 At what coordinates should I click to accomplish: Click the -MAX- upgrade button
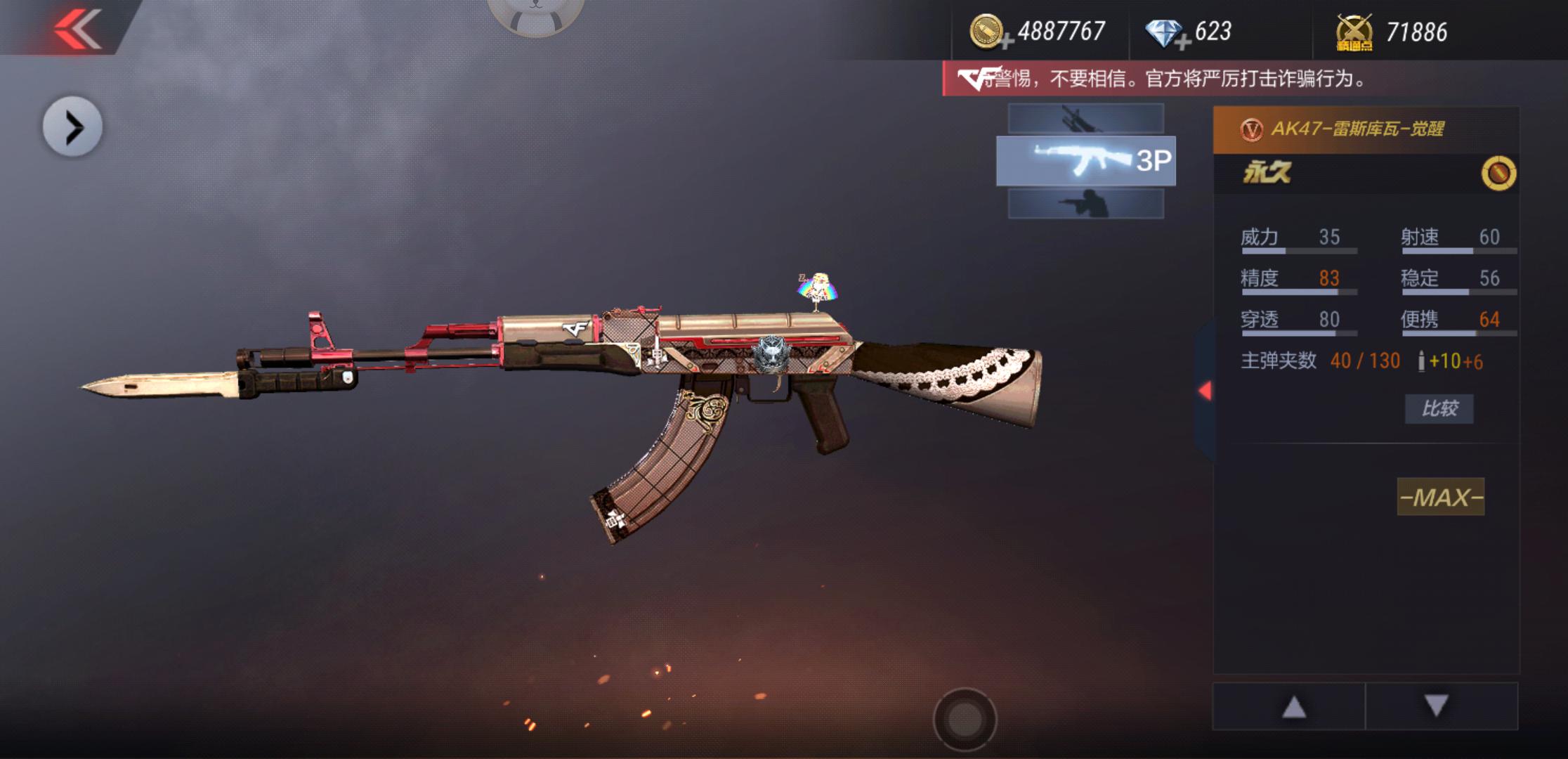pyautogui.click(x=1440, y=498)
